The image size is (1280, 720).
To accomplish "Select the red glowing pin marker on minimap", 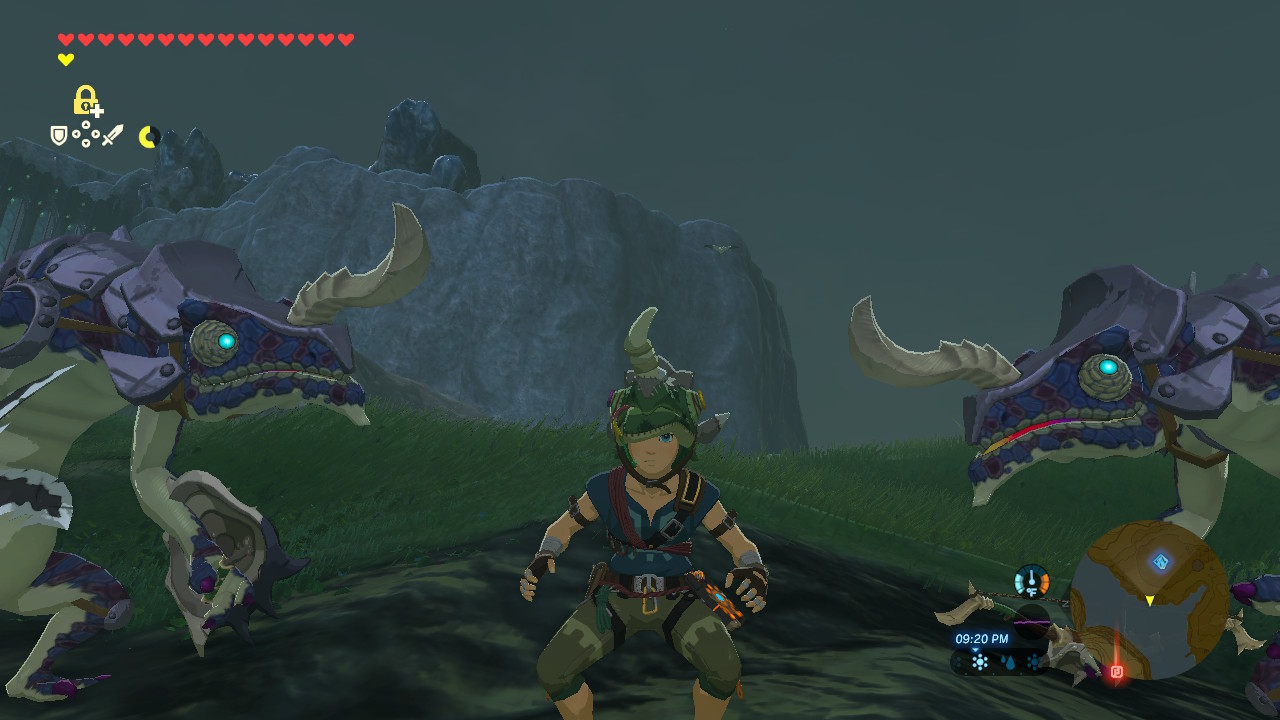I will [1117, 671].
